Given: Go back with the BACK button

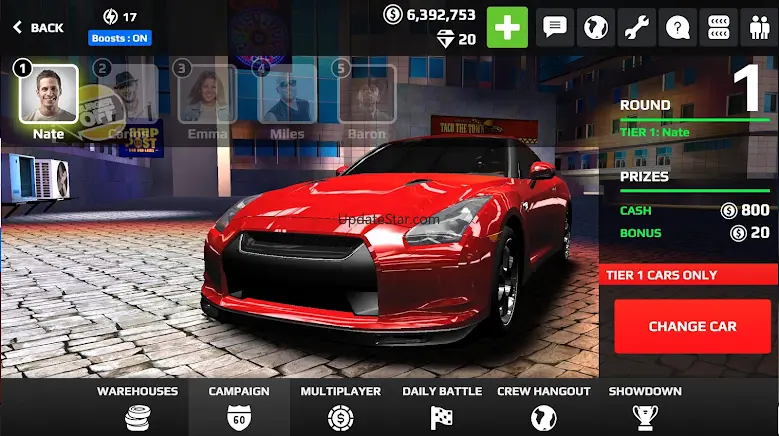Looking at the screenshot, I should tap(38, 28).
